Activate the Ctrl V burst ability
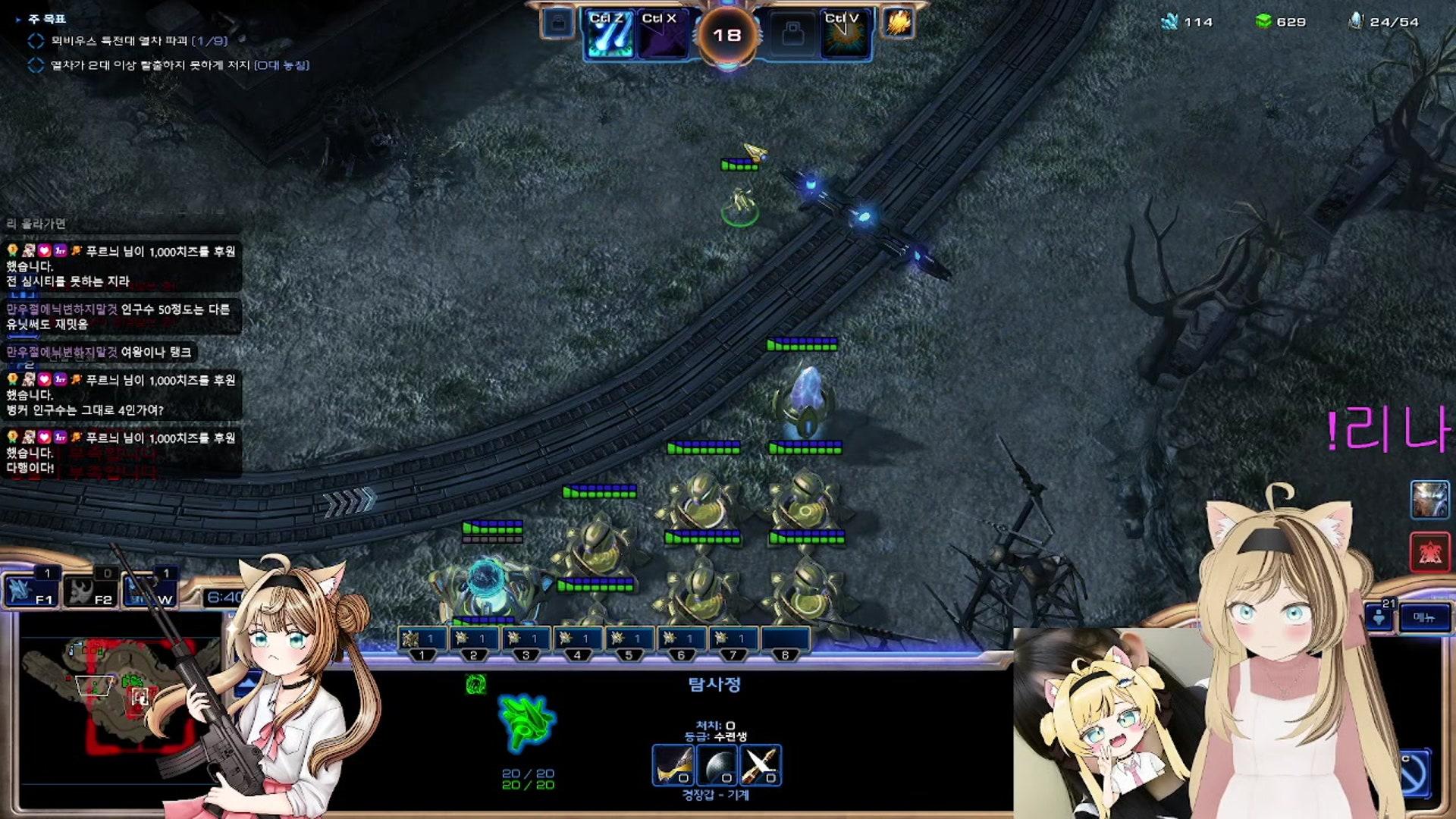Screen dimensions: 1456x819 [x=845, y=35]
